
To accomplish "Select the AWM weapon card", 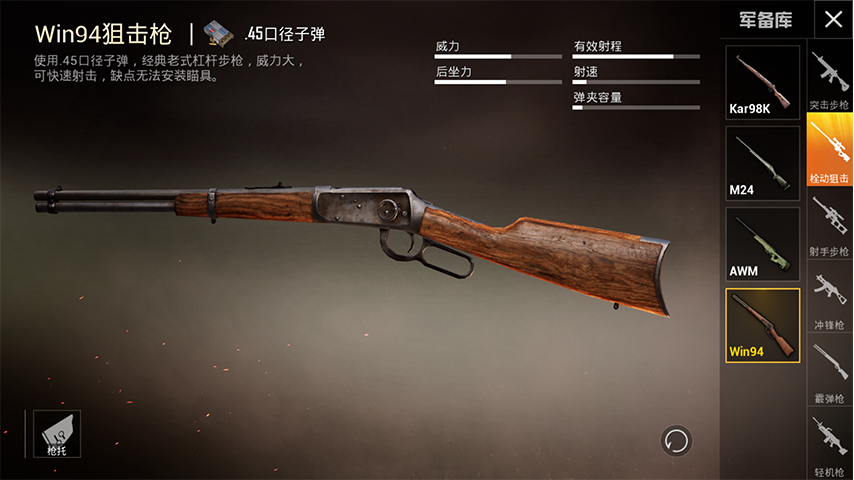I will [762, 244].
